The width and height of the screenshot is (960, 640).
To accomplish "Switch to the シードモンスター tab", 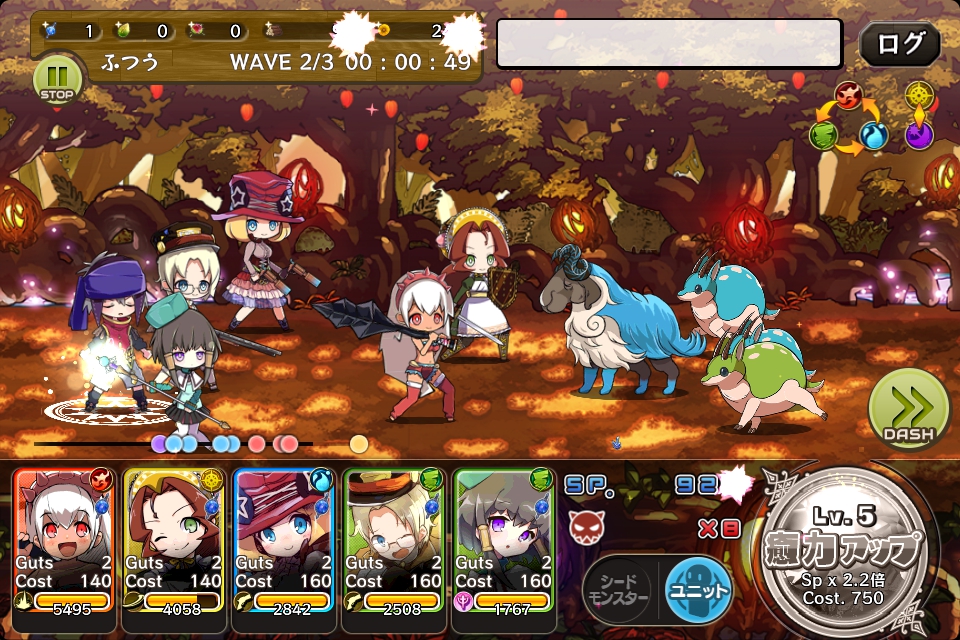I will coord(620,590).
